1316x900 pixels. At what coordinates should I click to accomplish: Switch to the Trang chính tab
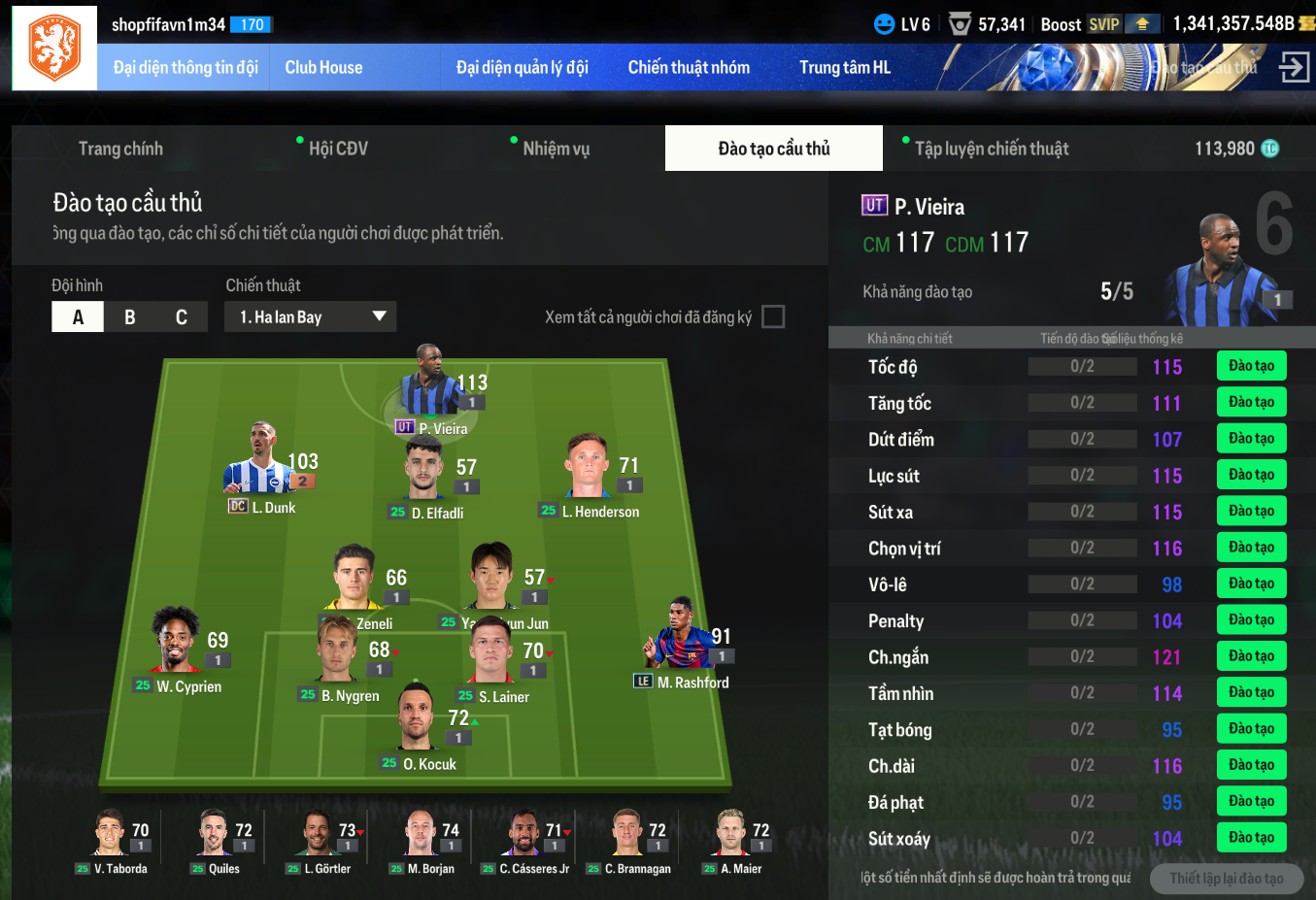pyautogui.click(x=120, y=149)
